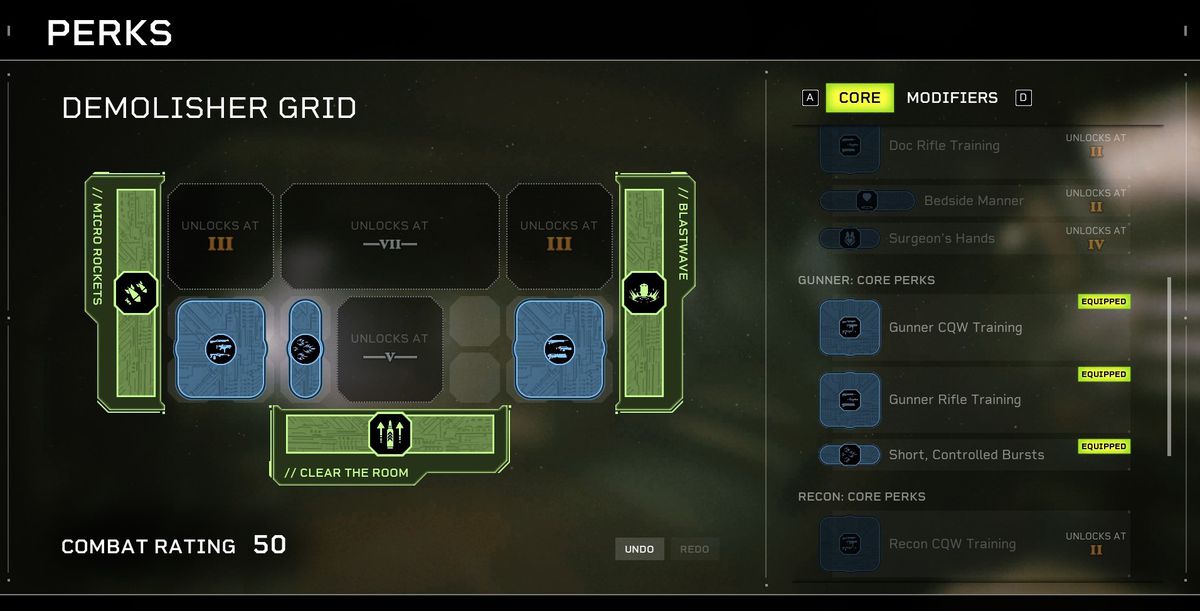Pick the Short, Controlled Bursts perk
This screenshot has height=611, width=1200.
coord(965,455)
